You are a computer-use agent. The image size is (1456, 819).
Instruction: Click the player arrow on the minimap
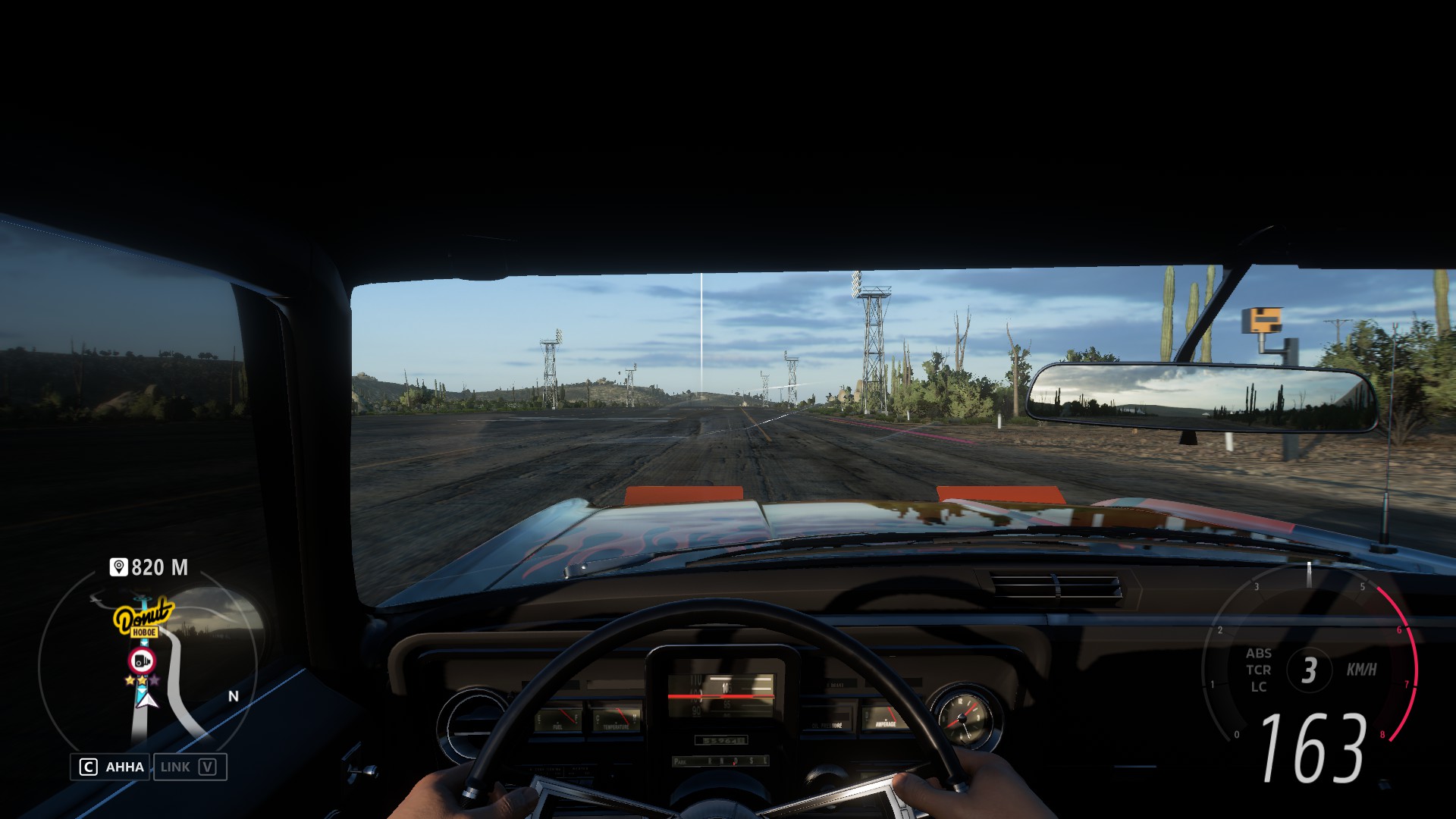click(x=146, y=700)
